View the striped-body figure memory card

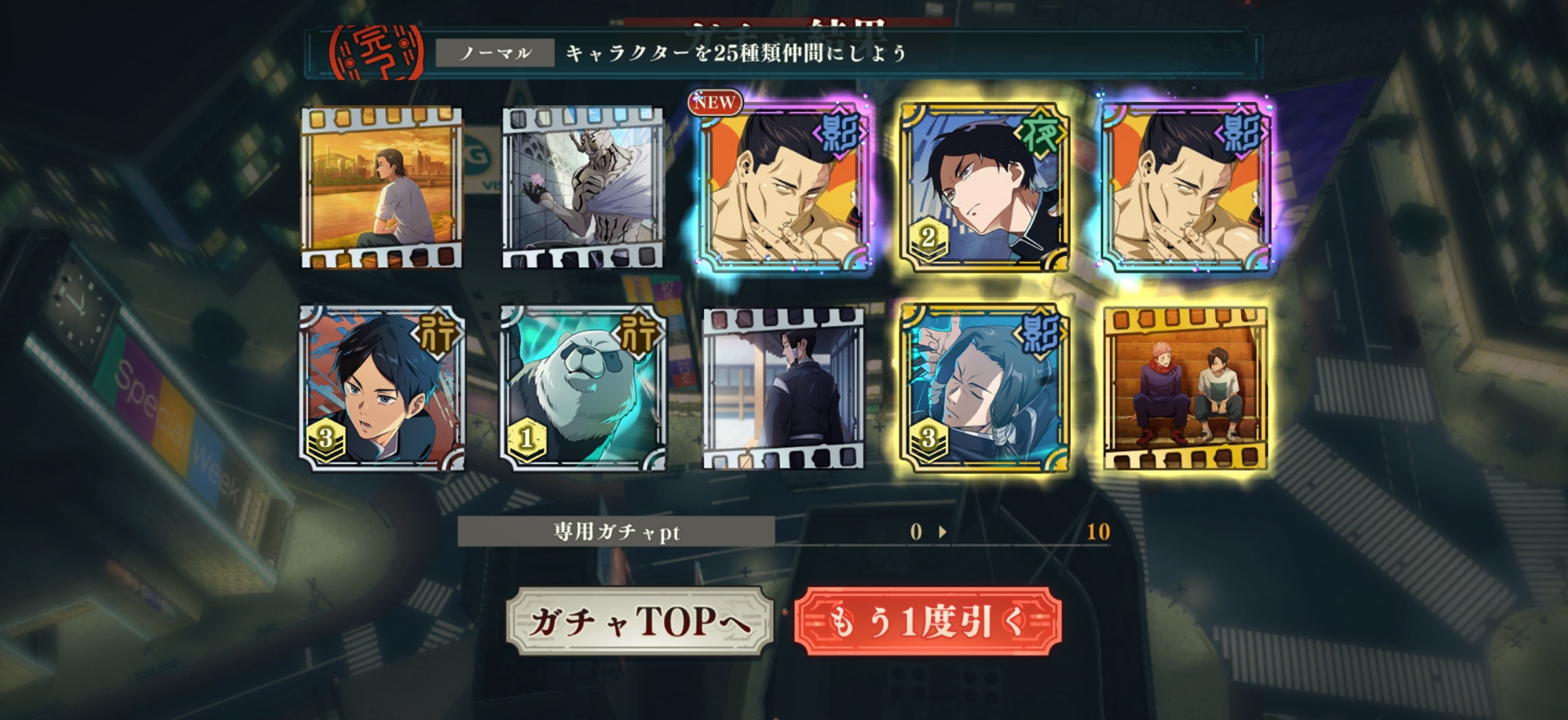point(583,188)
